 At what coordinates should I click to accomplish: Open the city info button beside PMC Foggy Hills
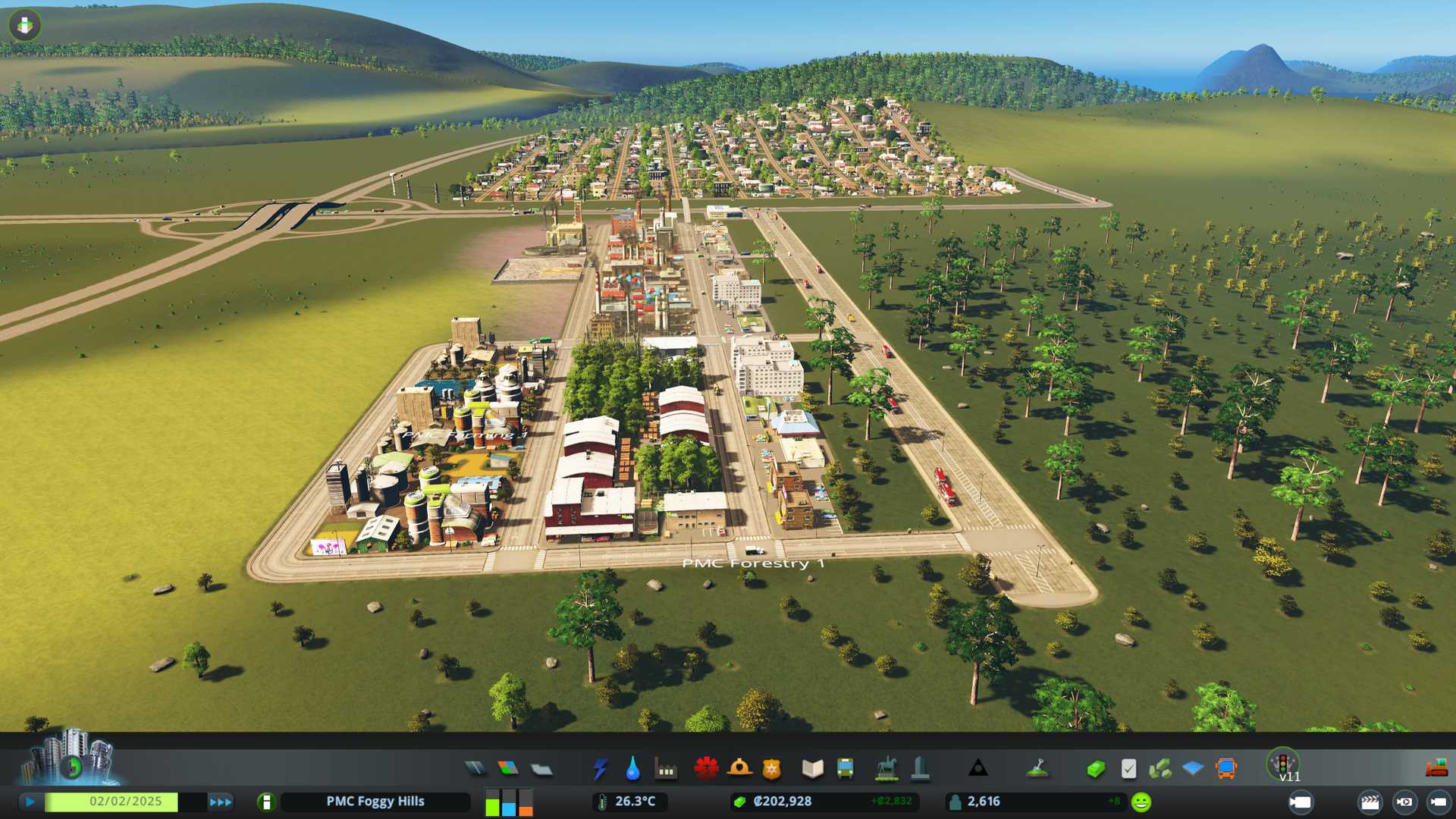coord(266,802)
